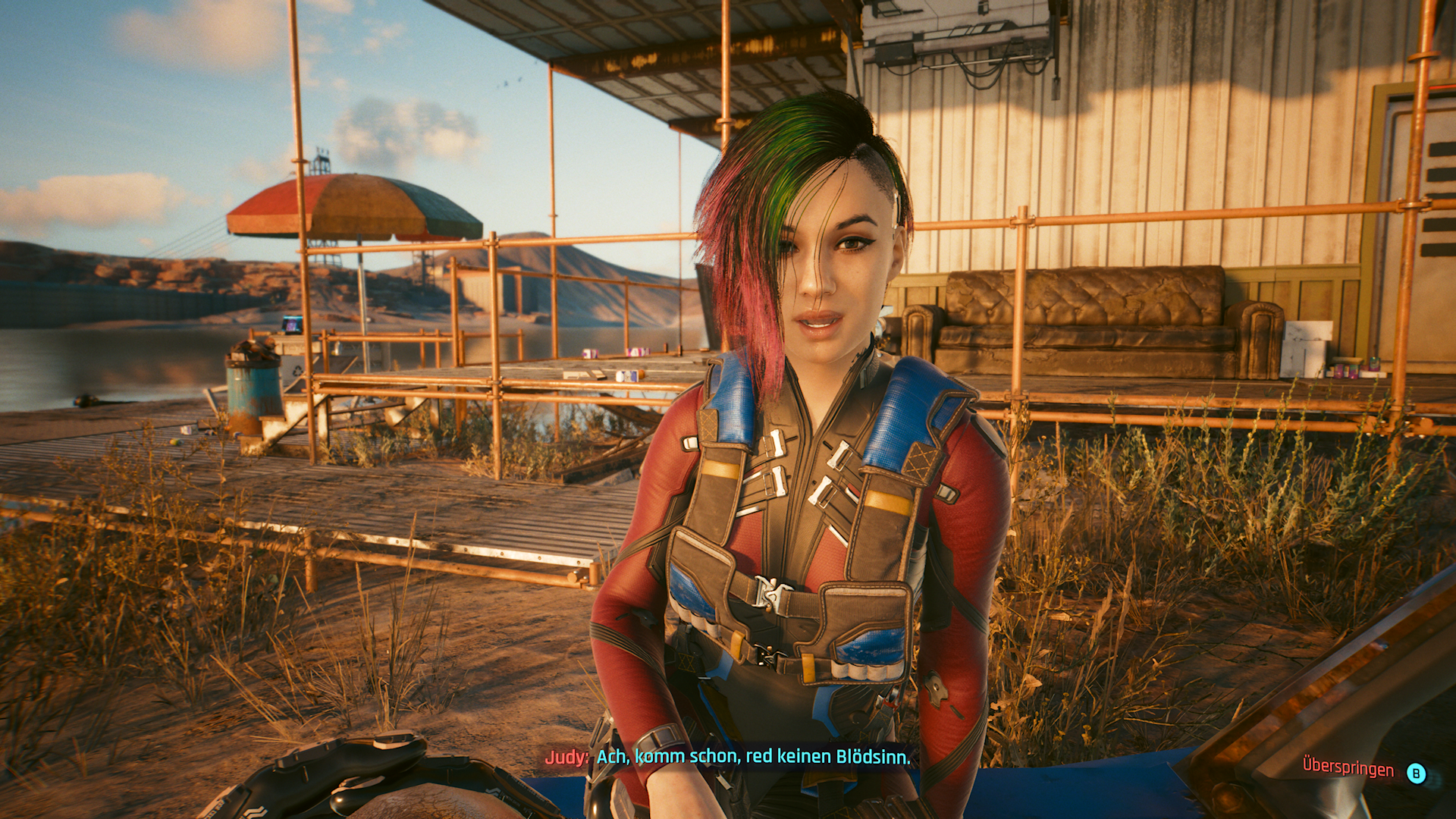1456x819 pixels.
Task: Skip the dialogue with the Überspringen label
Action: (1348, 767)
